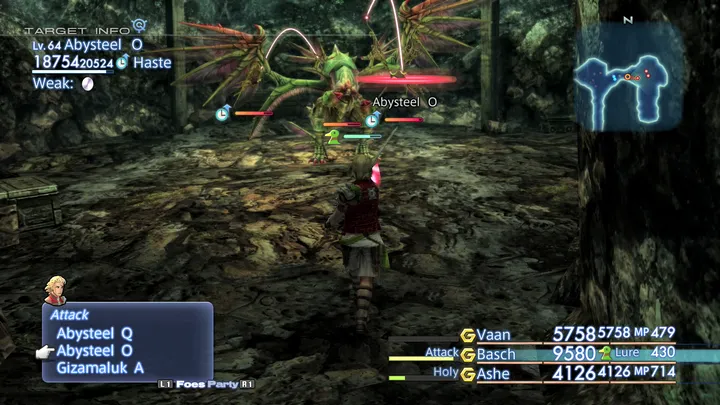
Task: Open the area minimap
Action: pyautogui.click(x=627, y=77)
